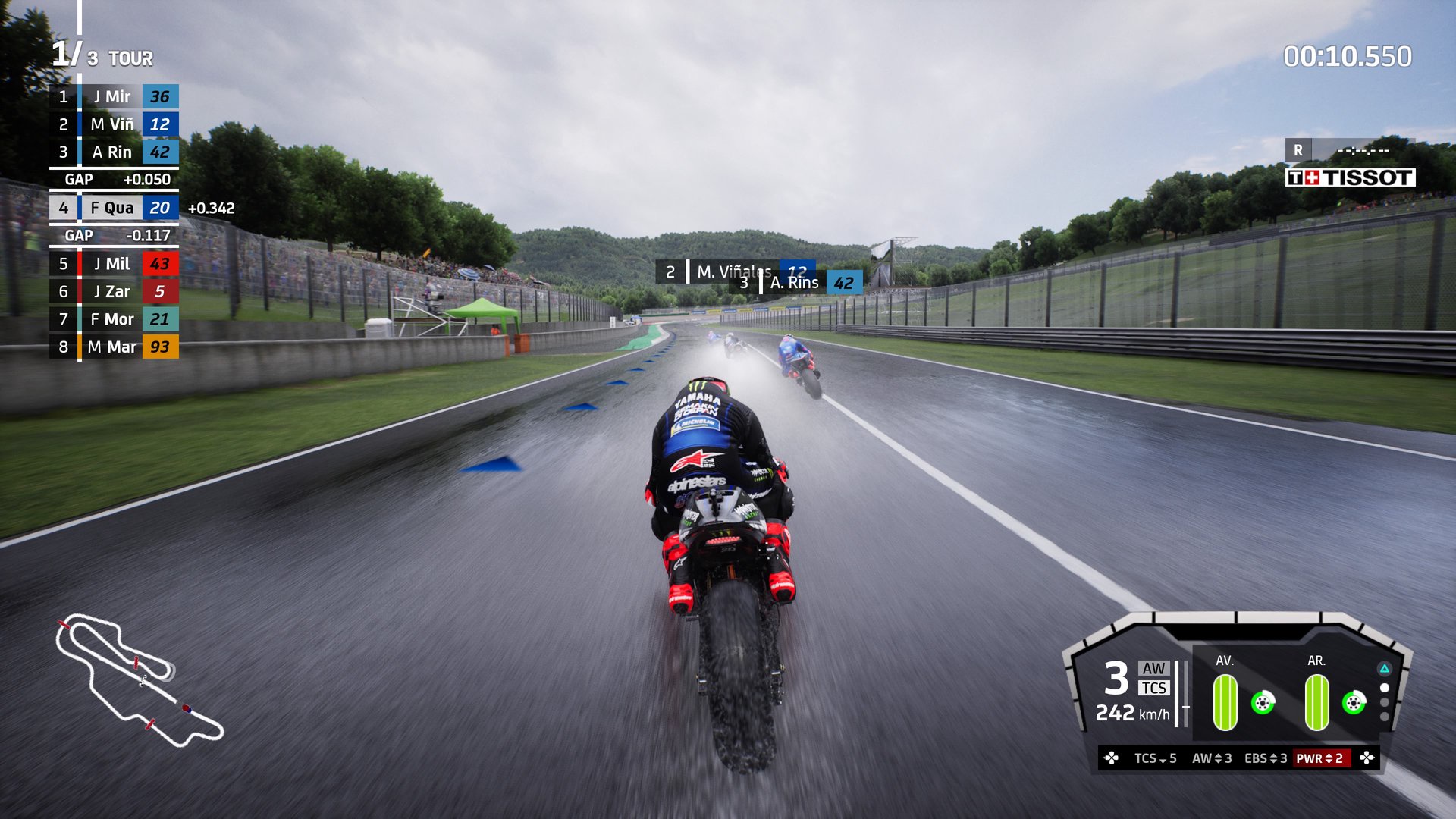Viewport: 1456px width, 819px height.
Task: Open the circuit minimap
Action: point(140,680)
